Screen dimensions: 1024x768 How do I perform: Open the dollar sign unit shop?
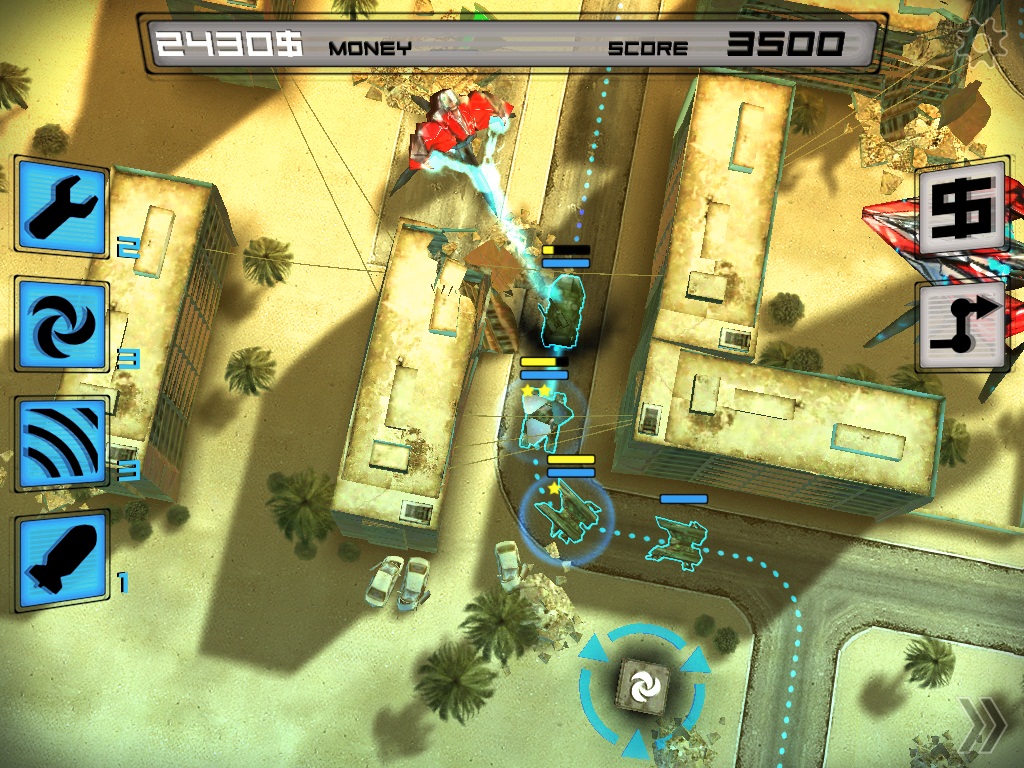point(960,207)
